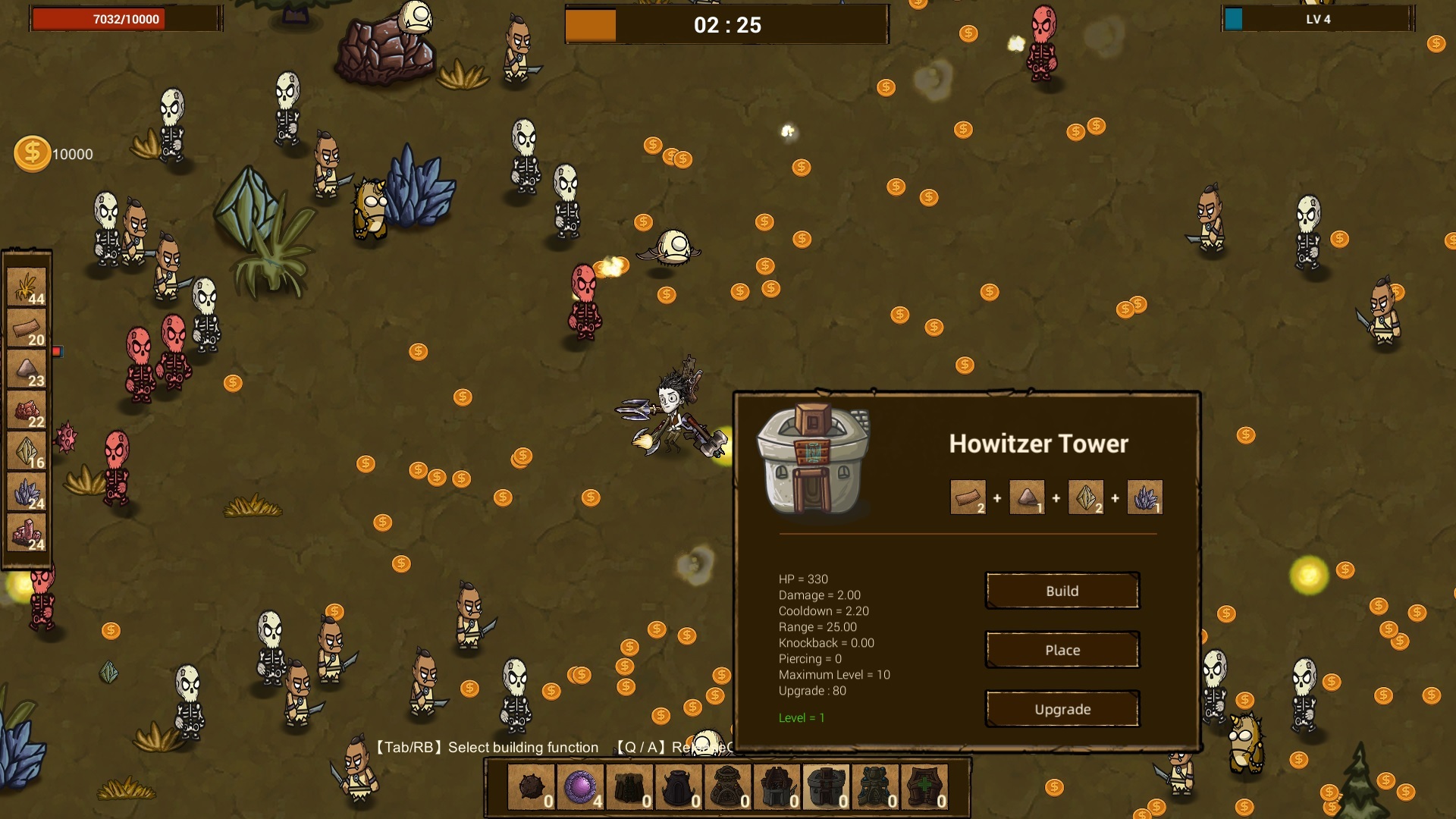Click the red ore resource showing 22
Image resolution: width=1456 pixels, height=819 pixels.
[27, 411]
